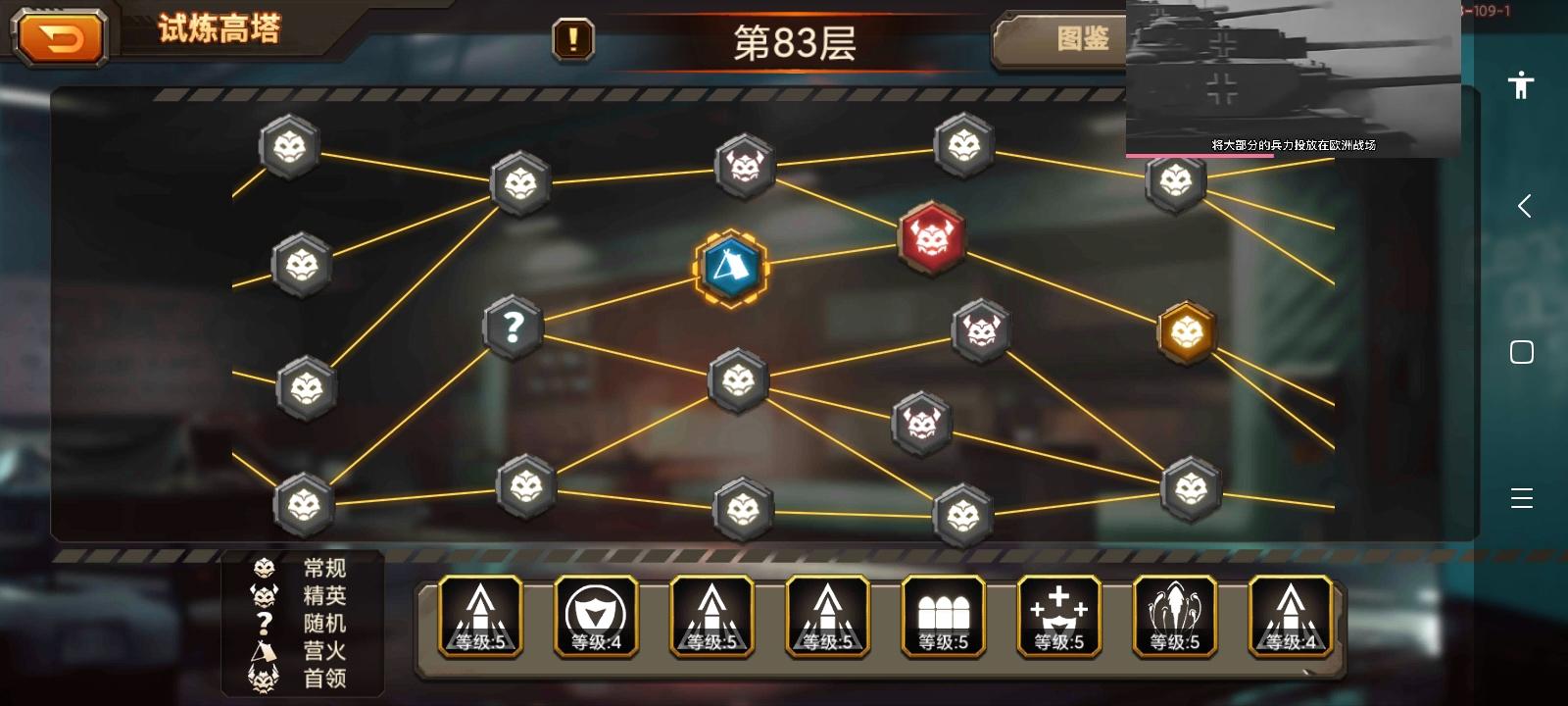Open the rocket barrage buff at level 5
The image size is (1568, 706).
coord(1174,616)
